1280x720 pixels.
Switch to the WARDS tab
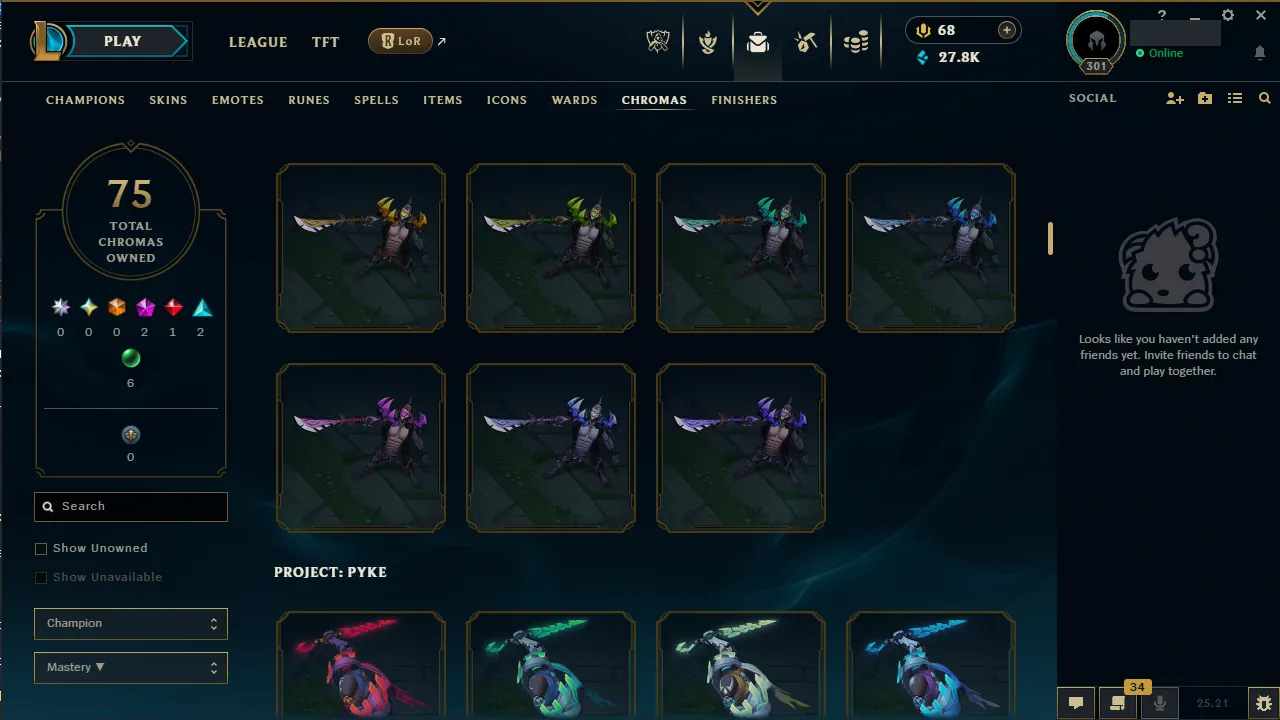(574, 100)
